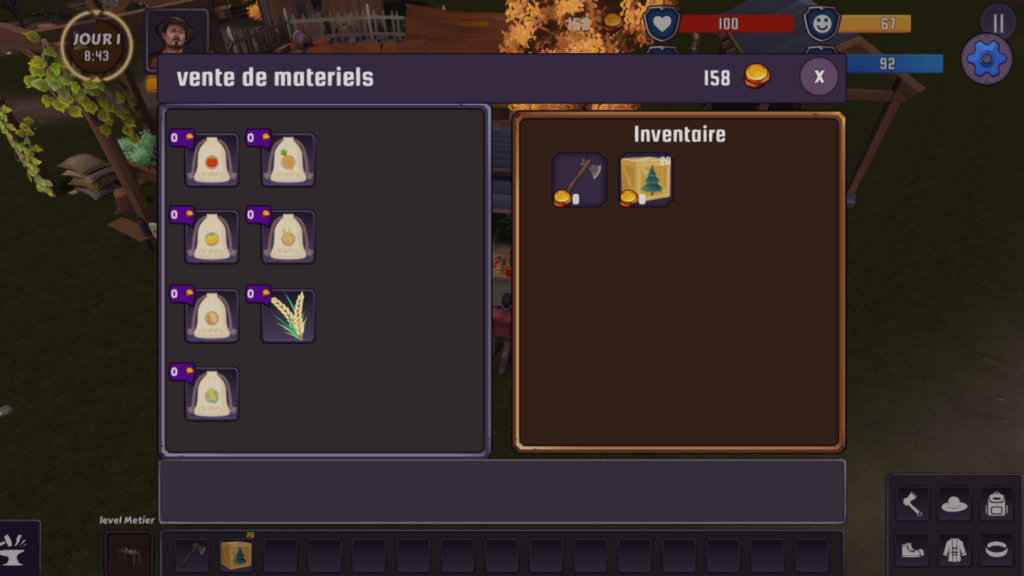Choose the wheat sheaf item
The image size is (1024, 576).
click(288, 316)
